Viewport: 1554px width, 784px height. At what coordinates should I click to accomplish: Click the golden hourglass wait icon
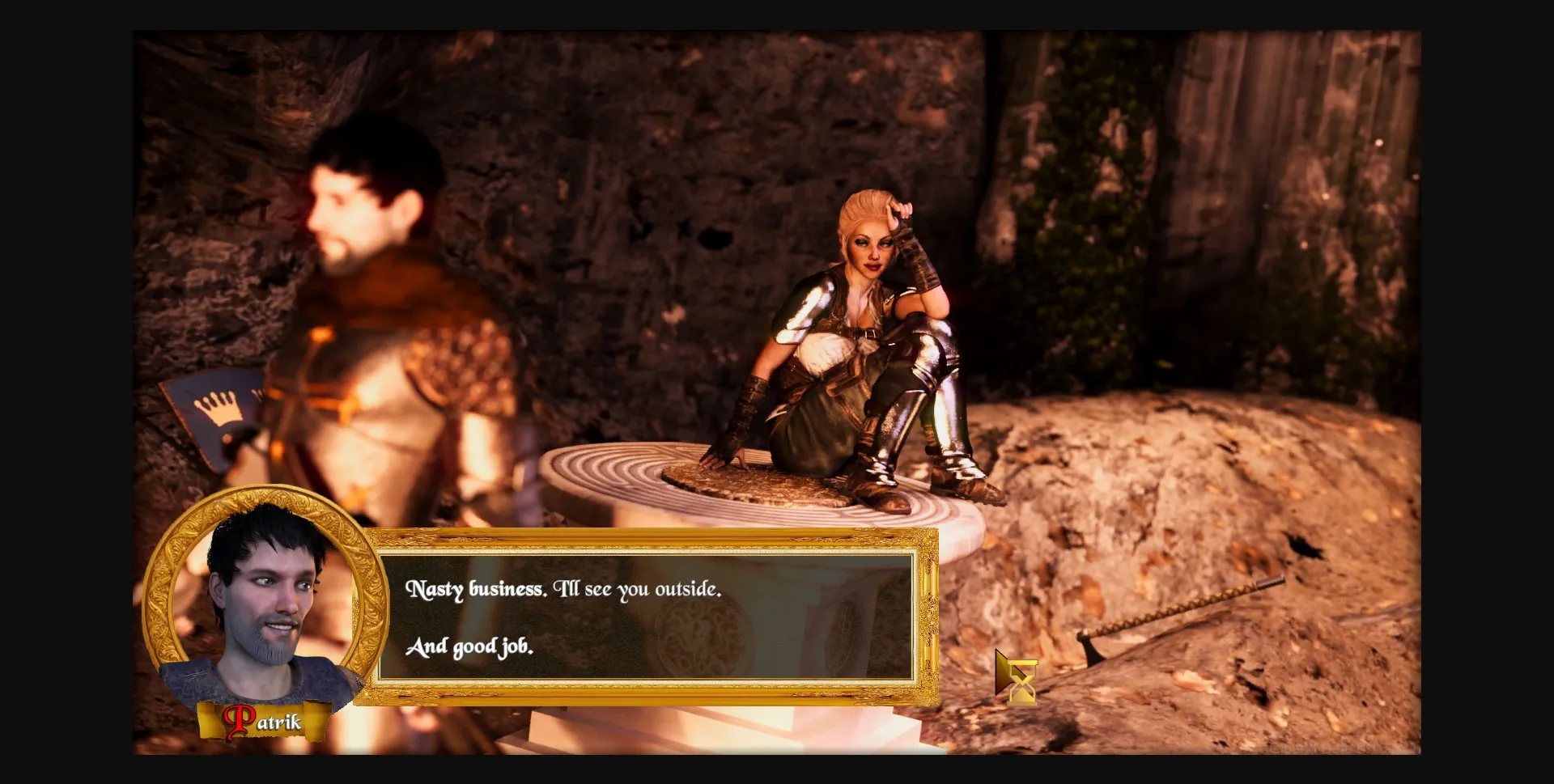[x=1021, y=682]
